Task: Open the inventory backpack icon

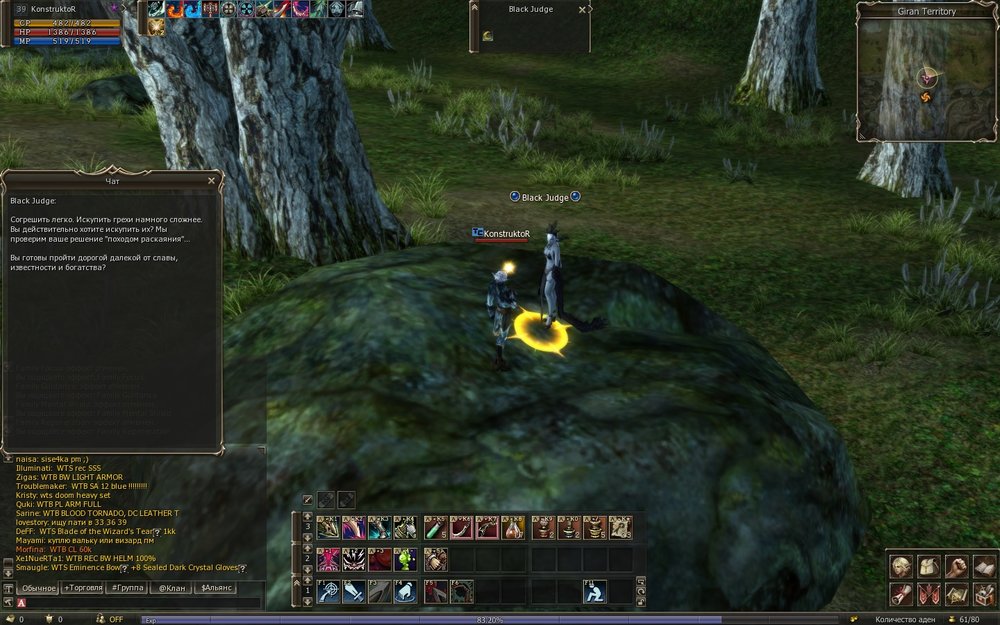Action: [x=928, y=567]
